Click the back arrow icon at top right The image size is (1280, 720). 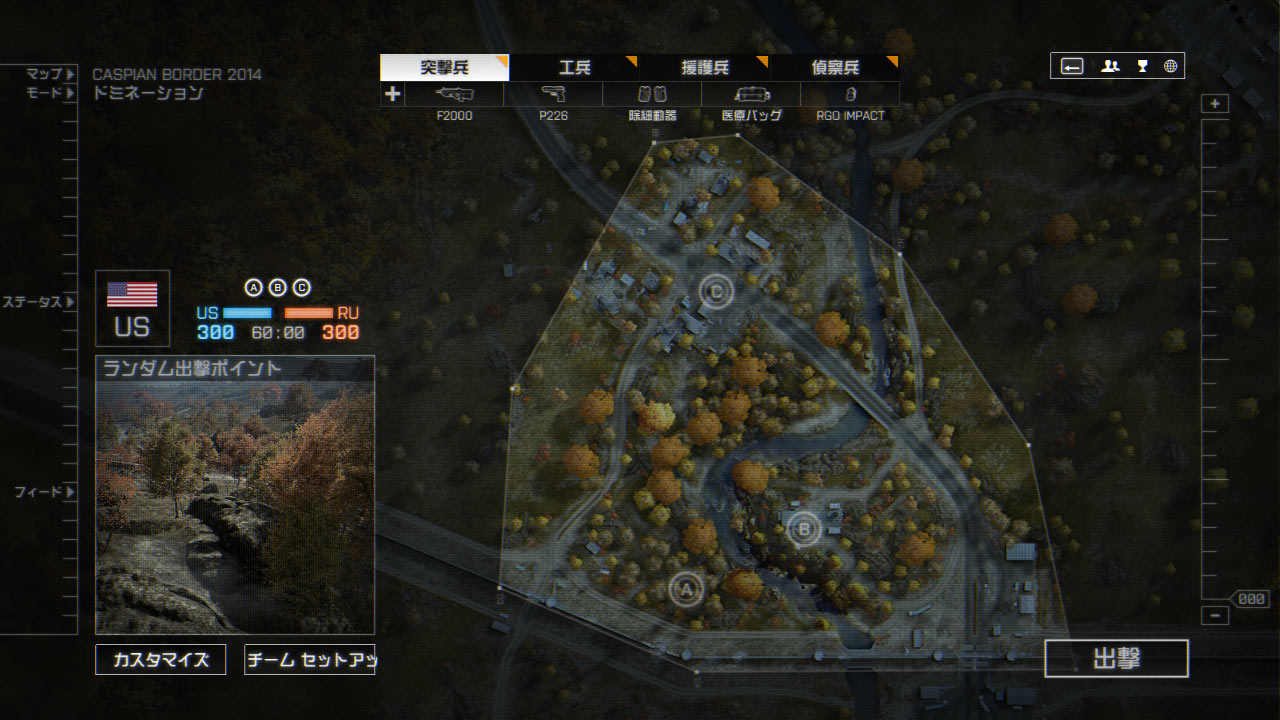click(1072, 66)
